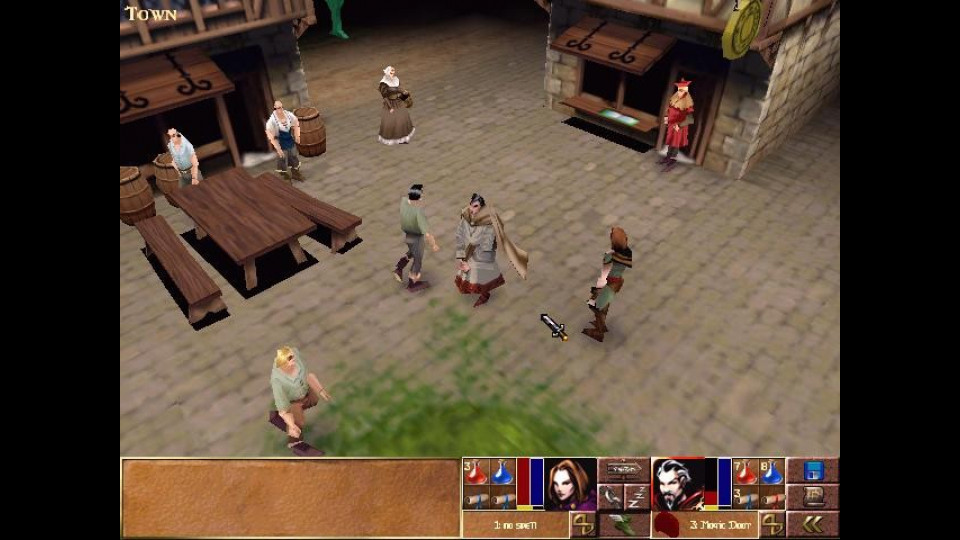Select the woman's 'no spell' slot
This screenshot has height=540, width=960.
coord(515,524)
